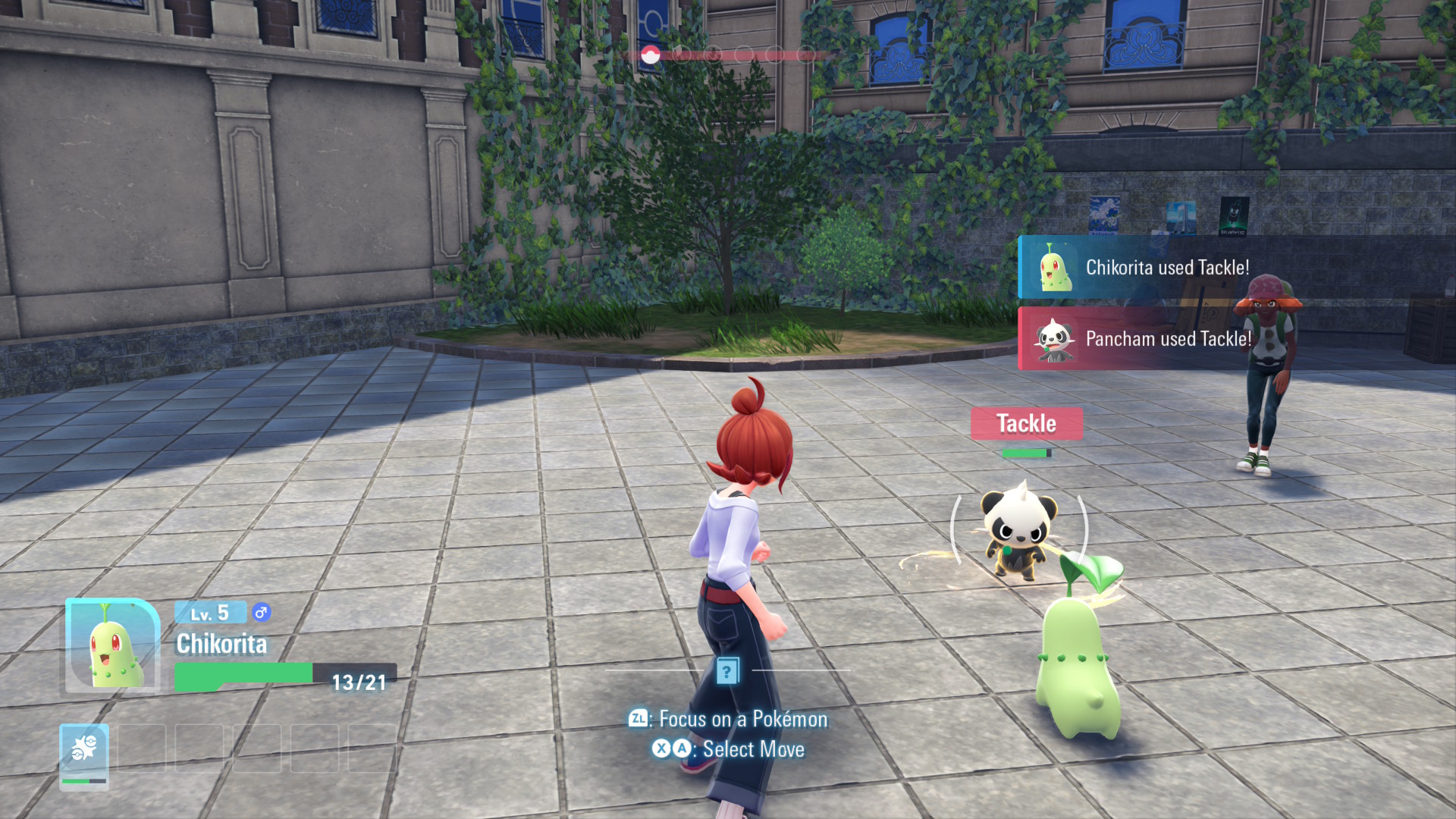
Task: Select Chikorita's portrait in the party panel
Action: 112,645
